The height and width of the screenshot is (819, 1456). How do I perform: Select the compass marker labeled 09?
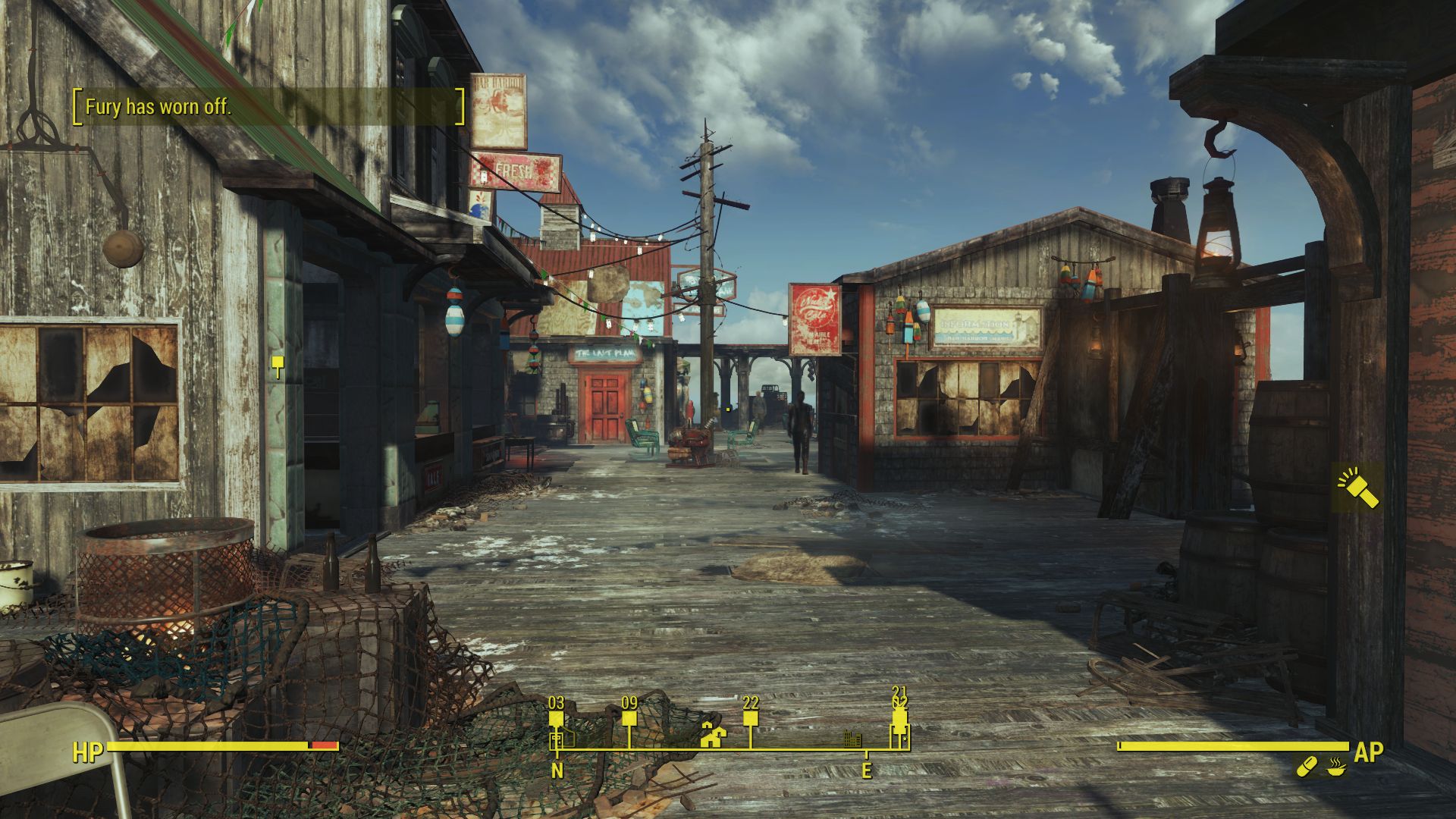click(629, 718)
